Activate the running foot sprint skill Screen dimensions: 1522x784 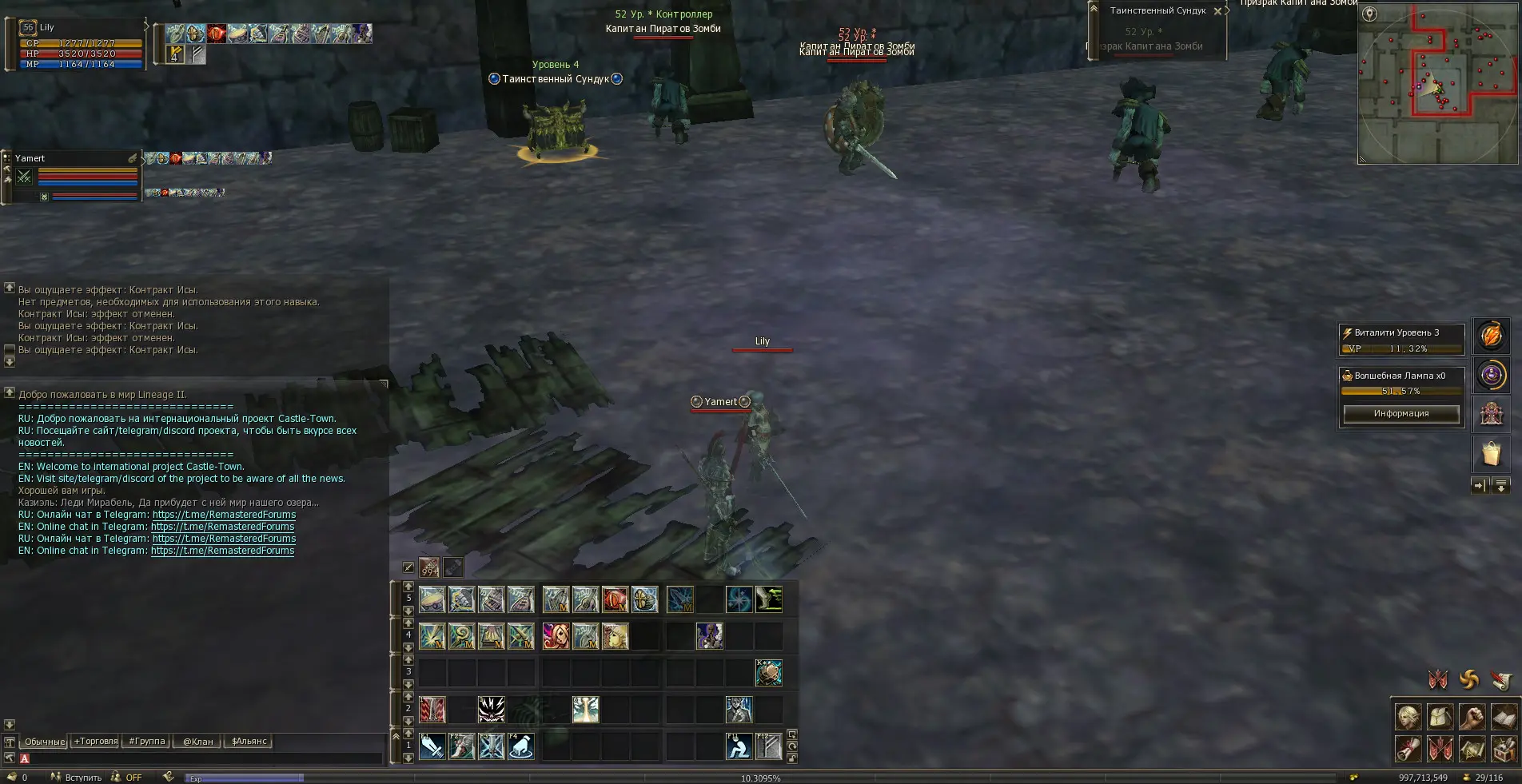pyautogui.click(x=768, y=599)
